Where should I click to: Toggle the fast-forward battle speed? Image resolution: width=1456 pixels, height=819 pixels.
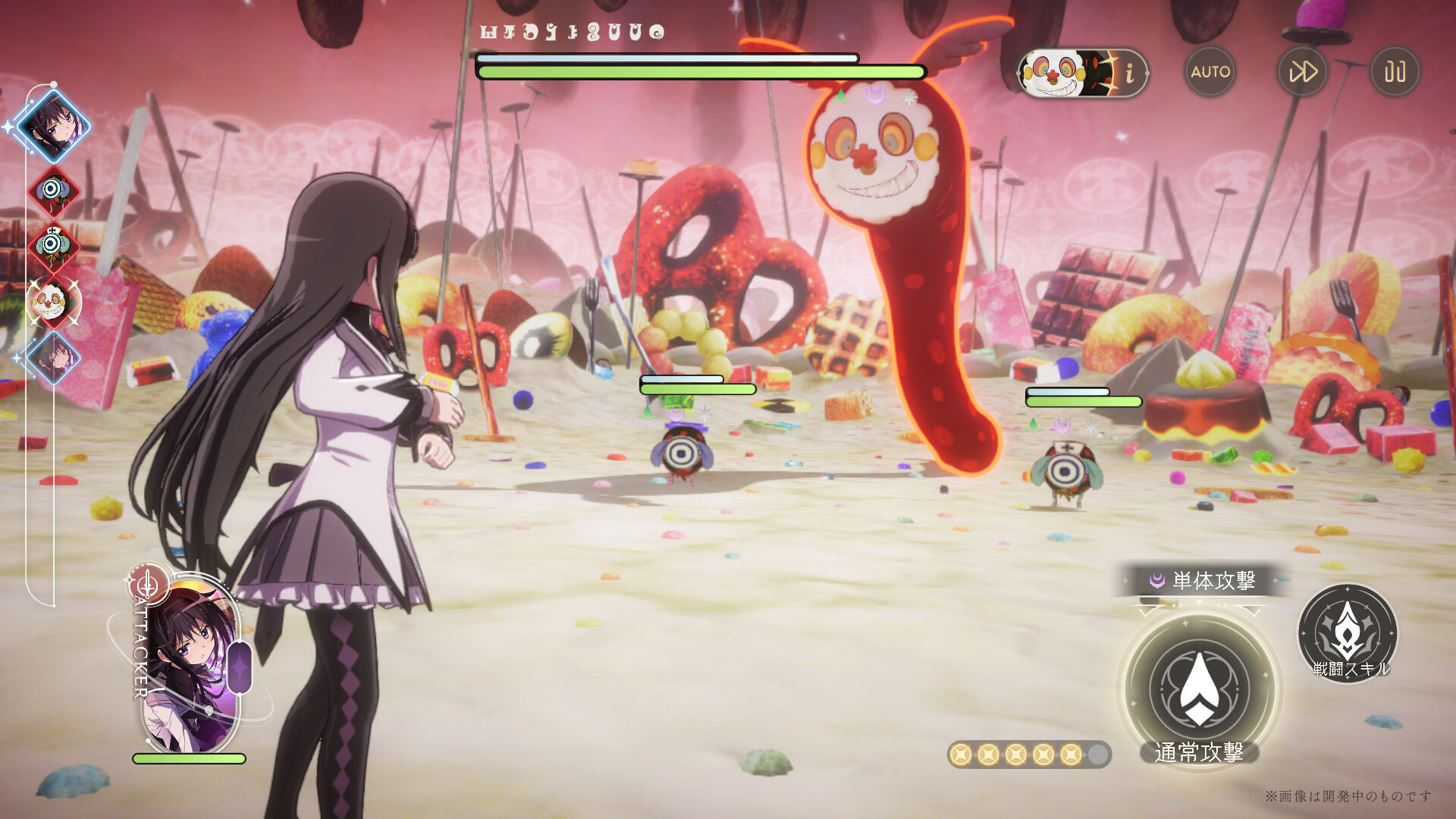click(1304, 71)
